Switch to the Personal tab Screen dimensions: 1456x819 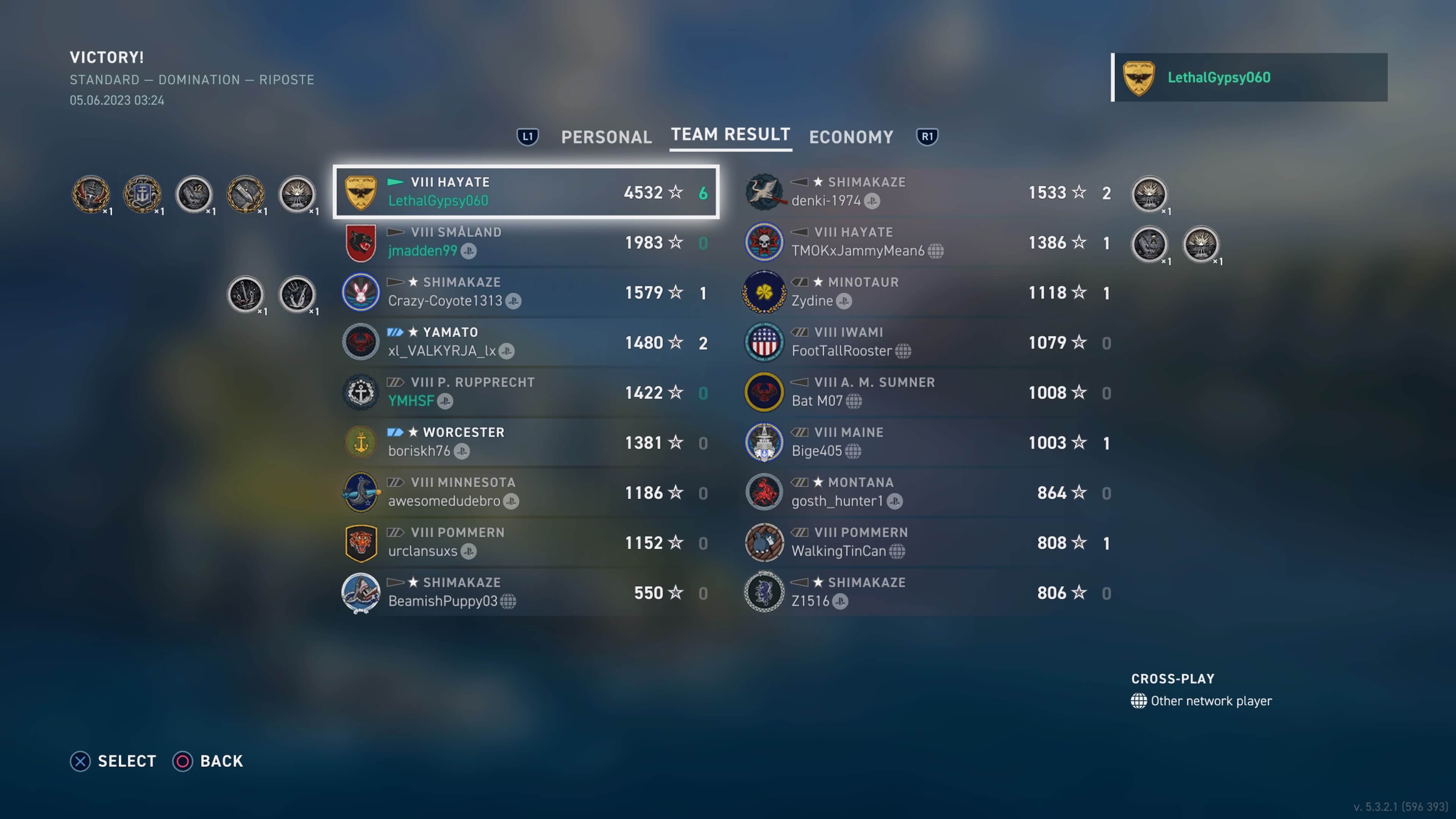click(x=607, y=137)
